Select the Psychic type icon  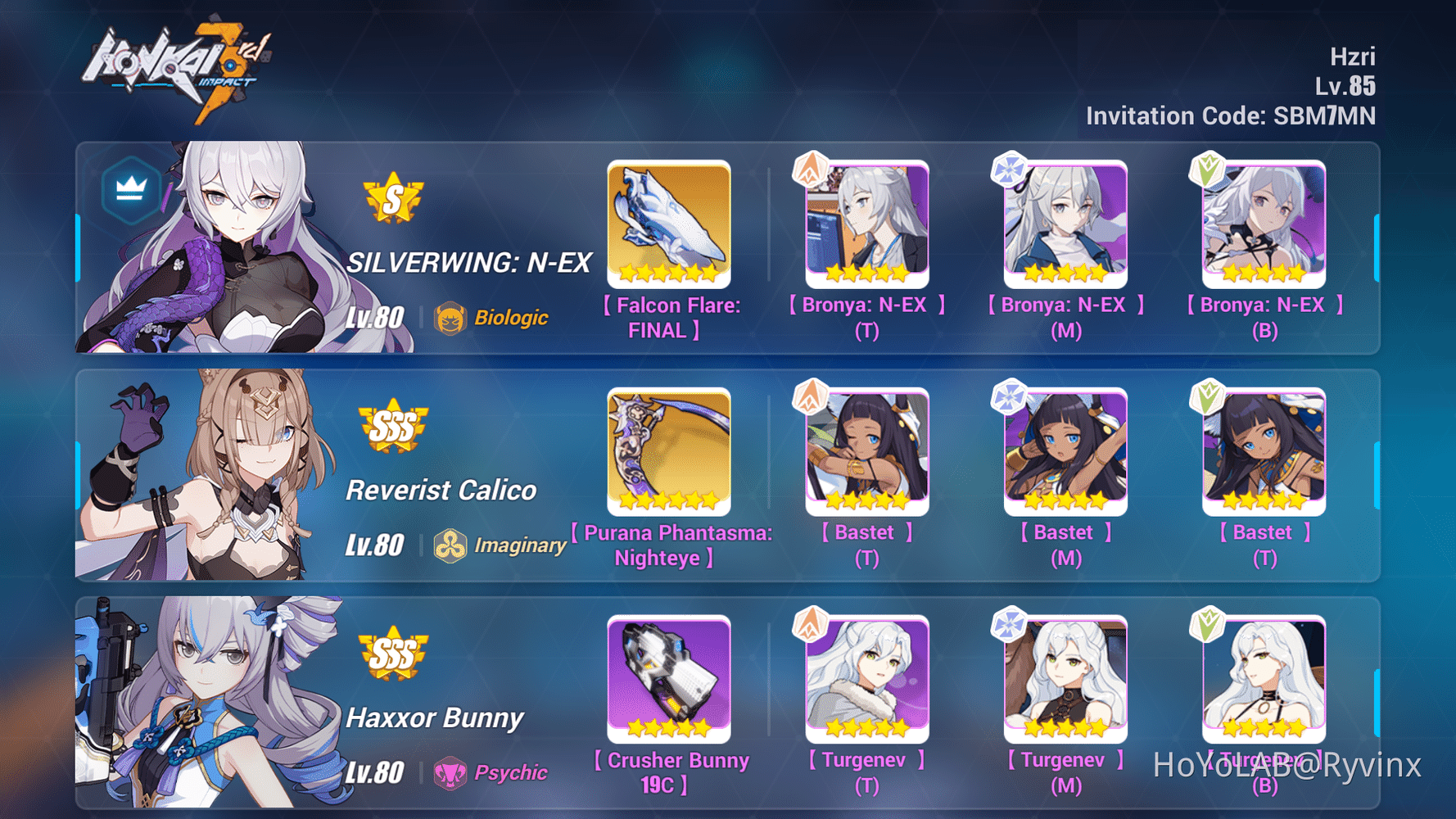tap(450, 771)
